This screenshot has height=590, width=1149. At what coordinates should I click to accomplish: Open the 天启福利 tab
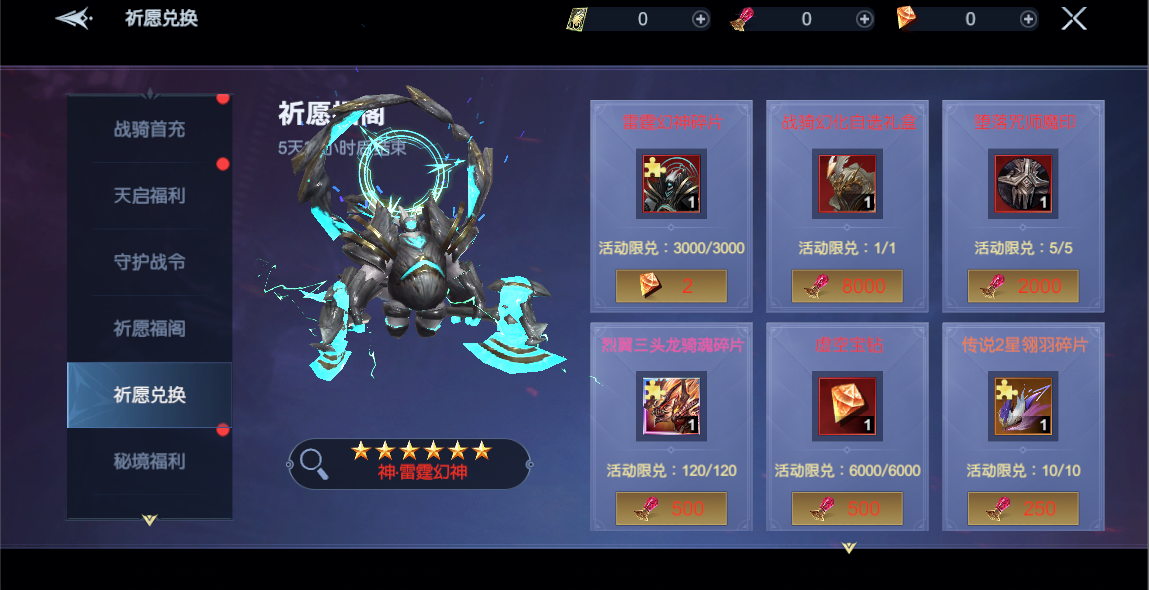(149, 195)
